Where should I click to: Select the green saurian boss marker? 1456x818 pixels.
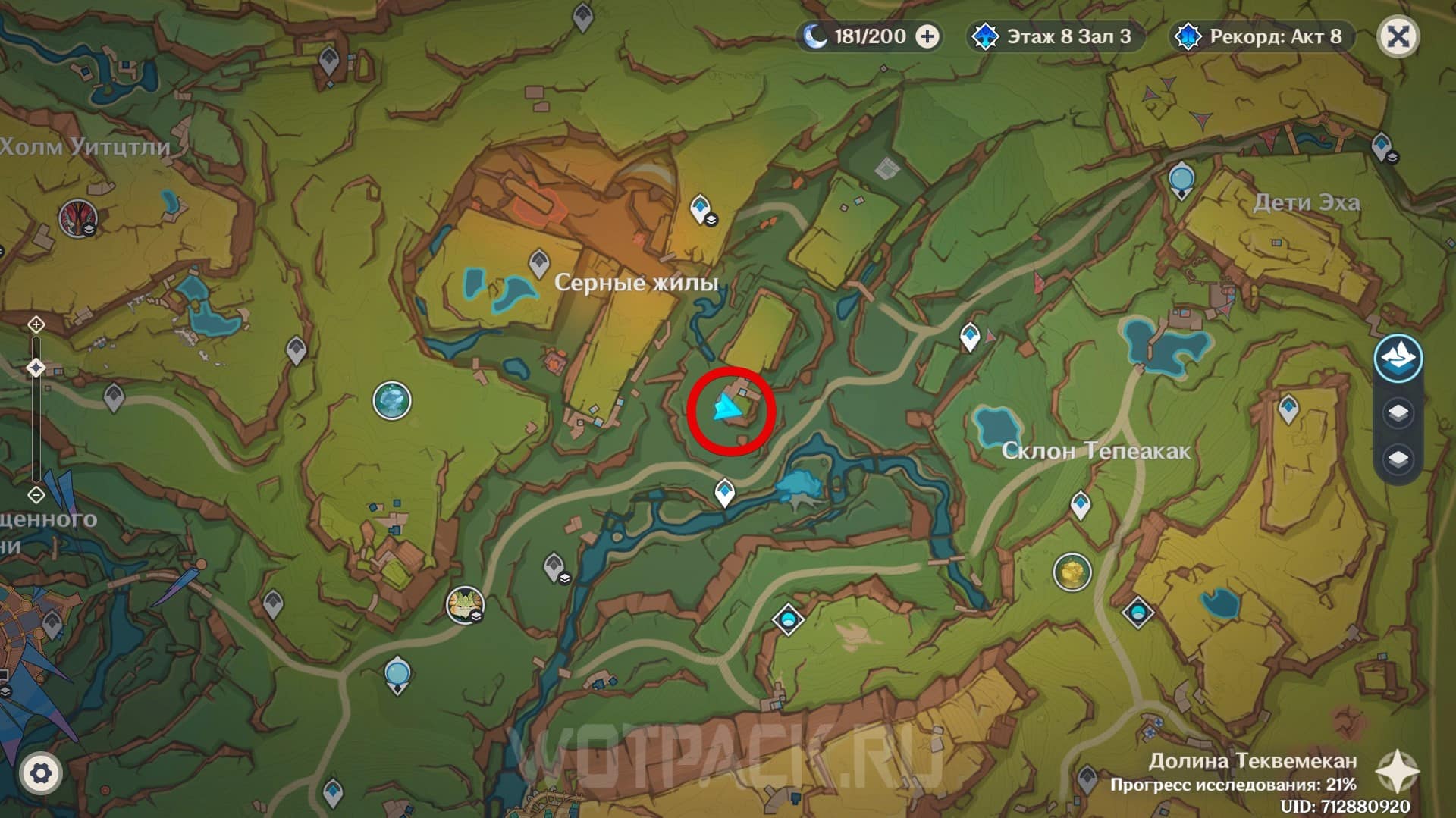tap(464, 604)
